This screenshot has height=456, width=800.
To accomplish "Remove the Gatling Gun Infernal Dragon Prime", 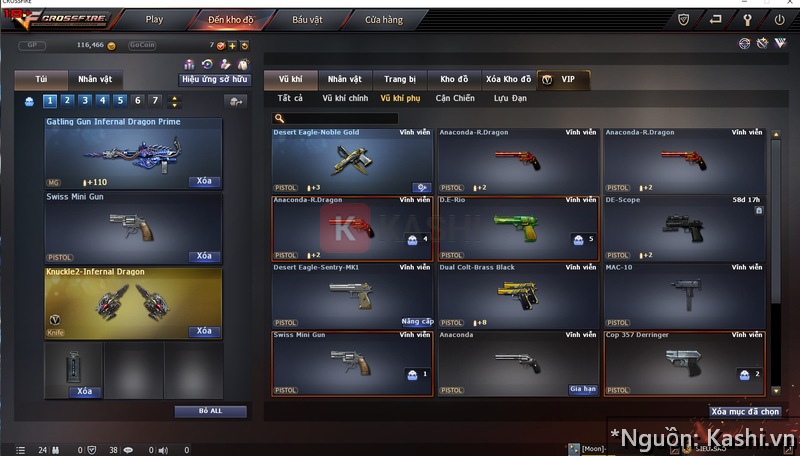I will pyautogui.click(x=204, y=182).
